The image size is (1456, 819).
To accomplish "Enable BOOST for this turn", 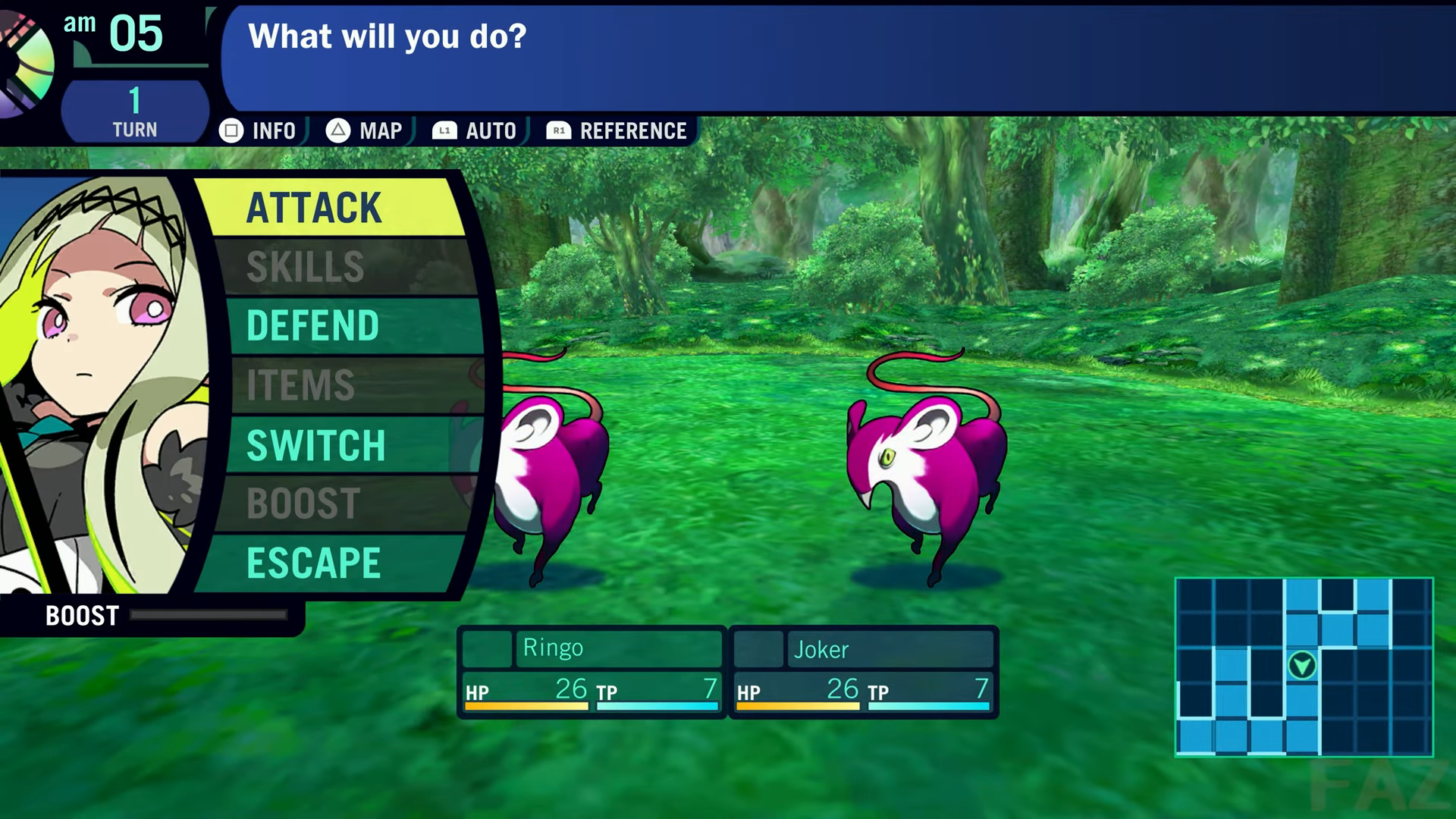I will [x=303, y=502].
